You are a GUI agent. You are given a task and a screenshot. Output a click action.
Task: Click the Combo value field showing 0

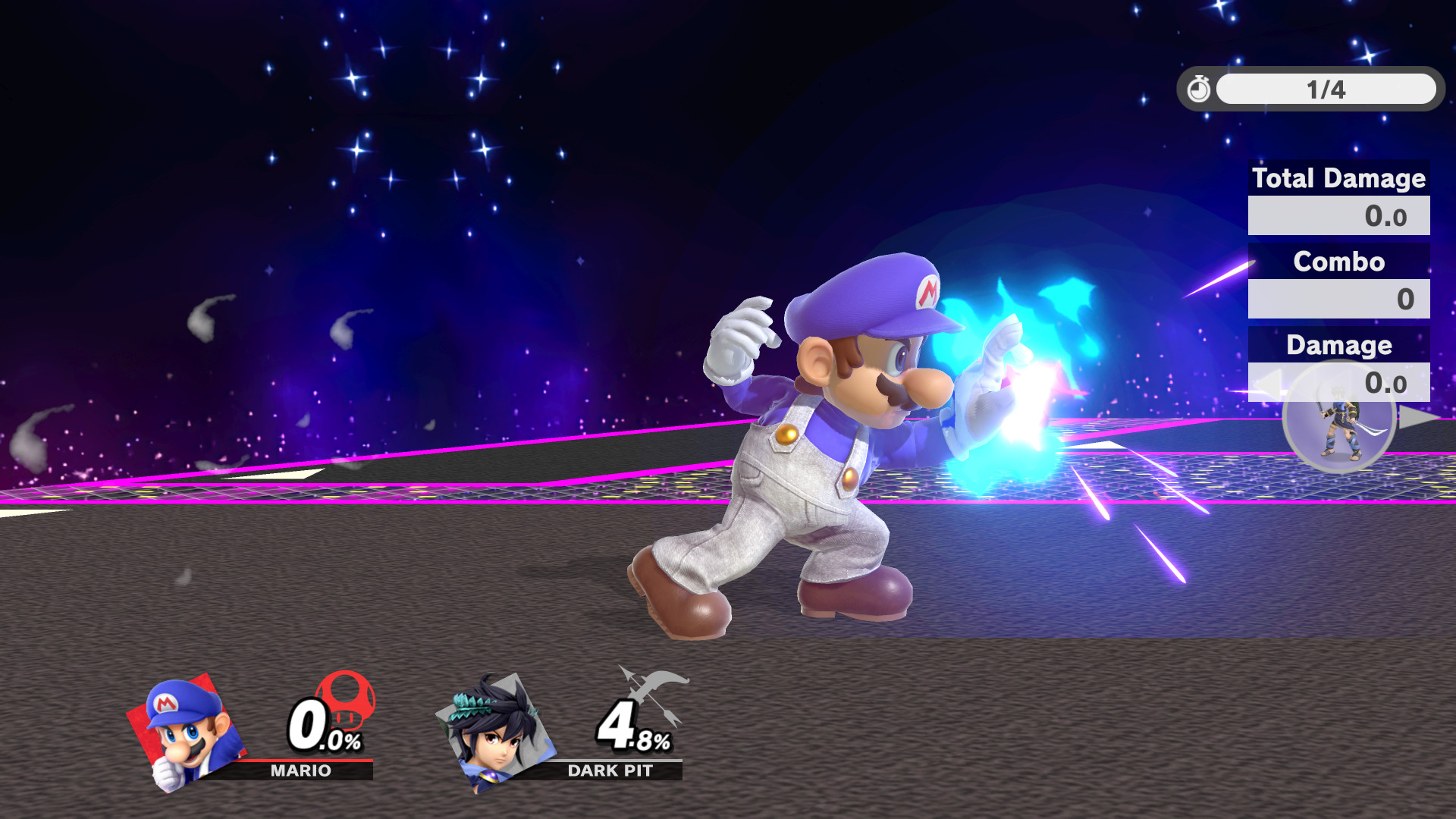(1338, 299)
